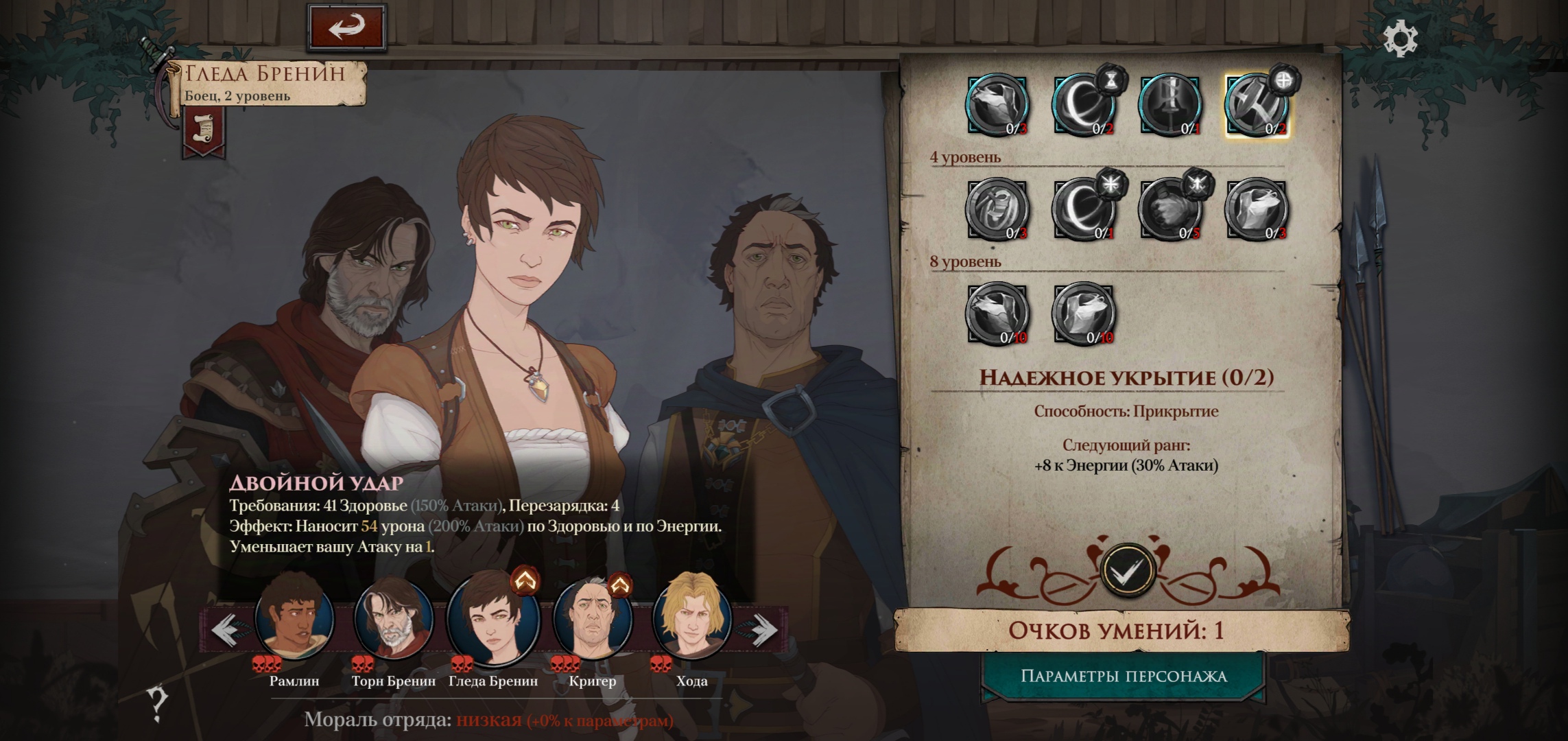Select the fist skill icon marked 0/5

click(1170, 210)
